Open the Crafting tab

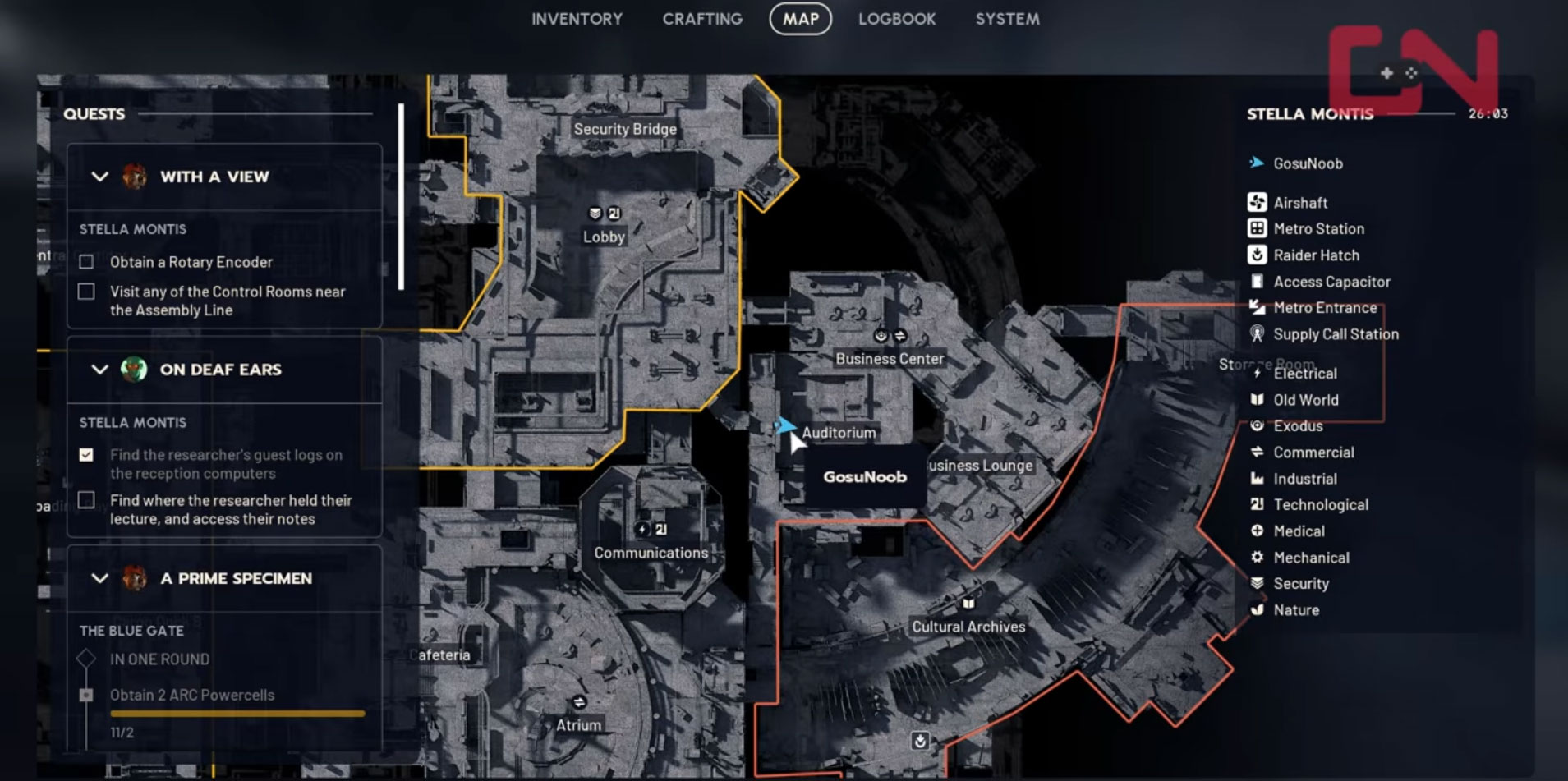tap(702, 19)
